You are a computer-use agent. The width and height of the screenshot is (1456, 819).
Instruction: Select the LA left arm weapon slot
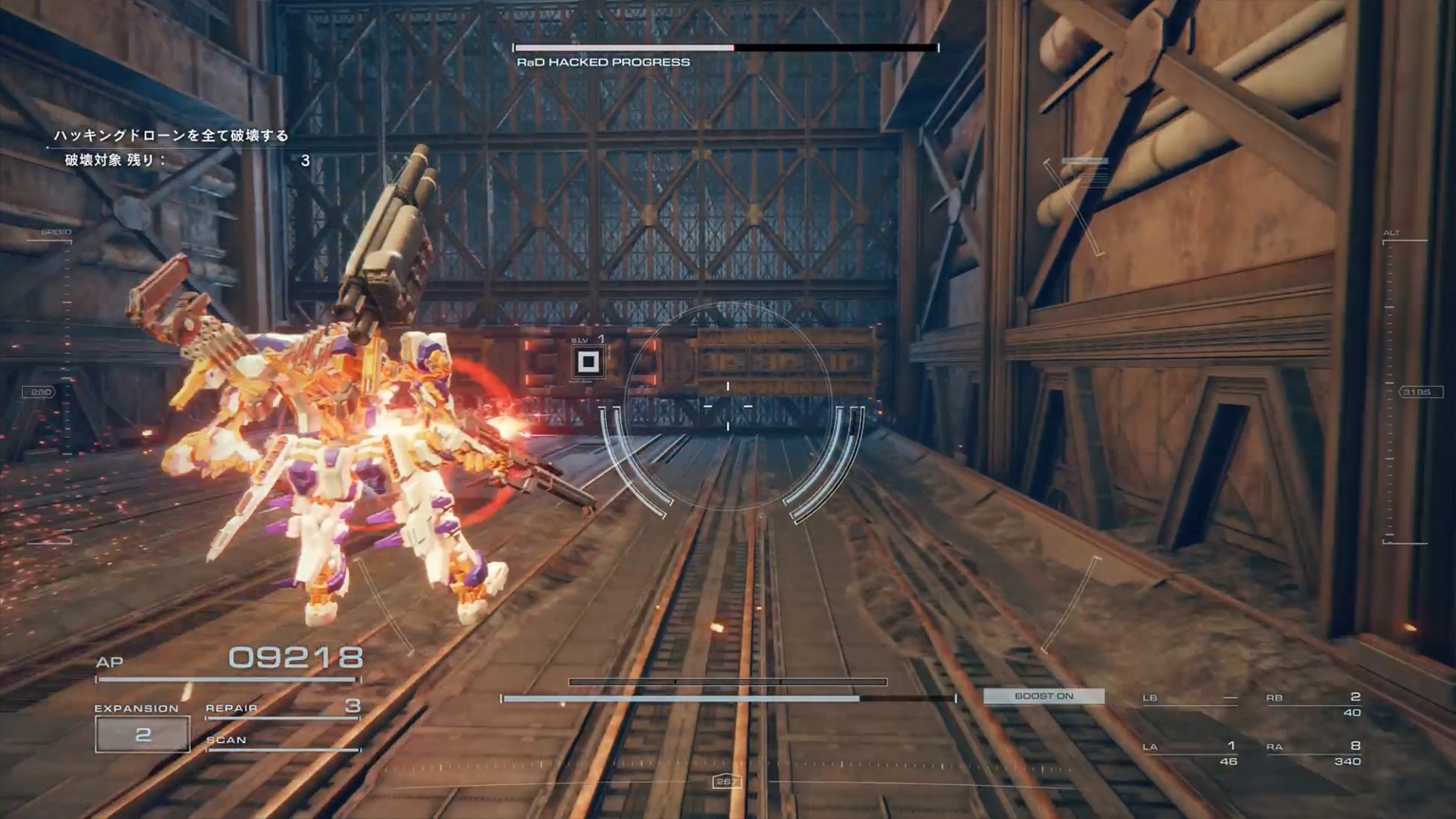[x=1191, y=754]
